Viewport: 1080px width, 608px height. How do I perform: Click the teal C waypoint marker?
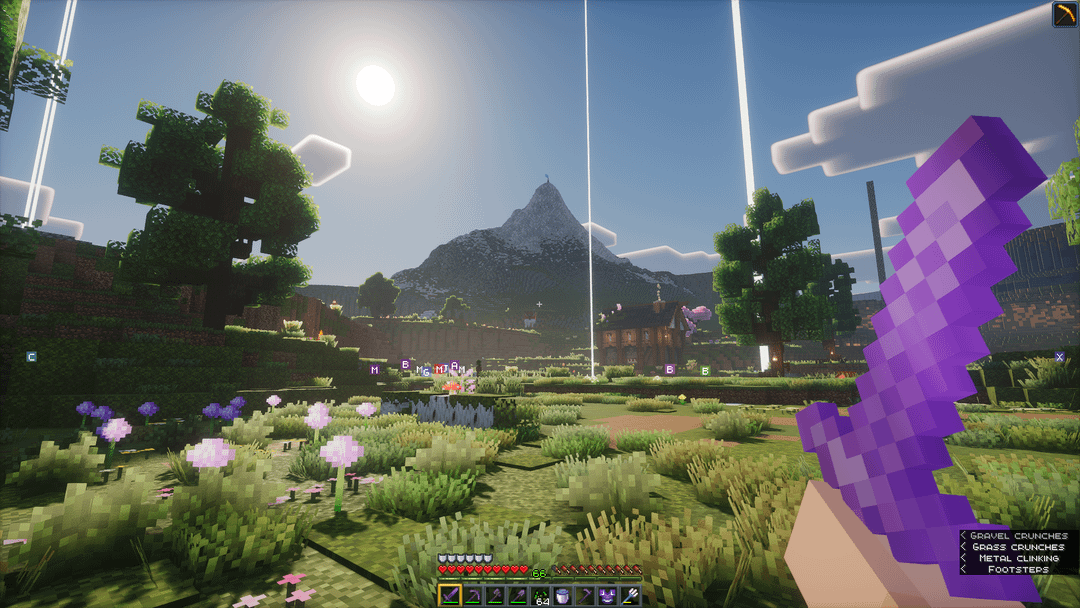pyautogui.click(x=31, y=356)
